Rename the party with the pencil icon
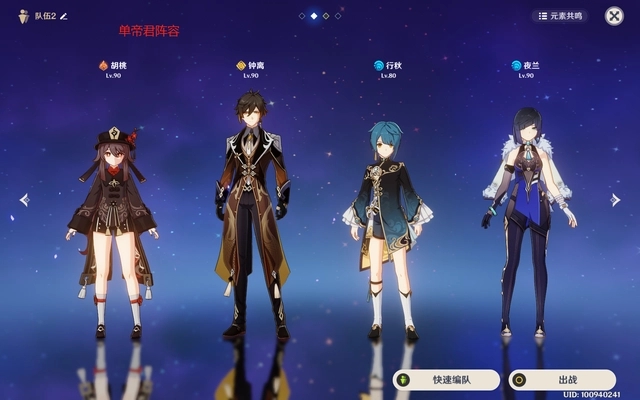Screen dimensions: 640x400 [64, 16]
